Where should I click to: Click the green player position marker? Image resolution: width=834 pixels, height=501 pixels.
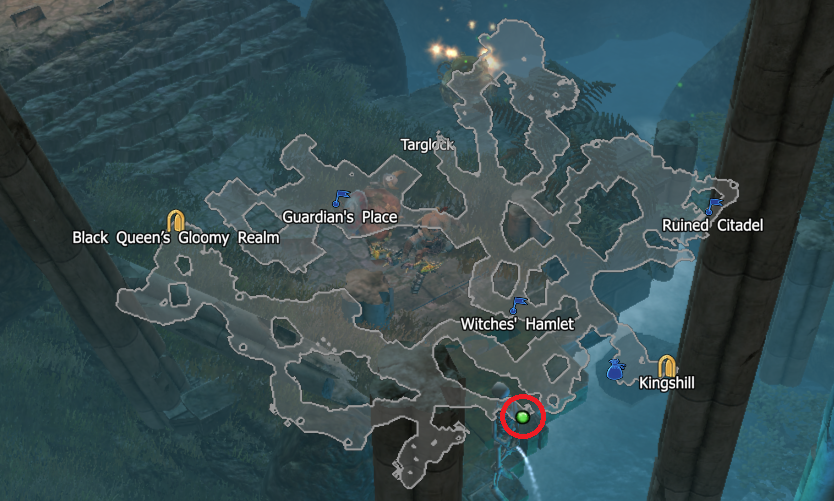[522, 416]
